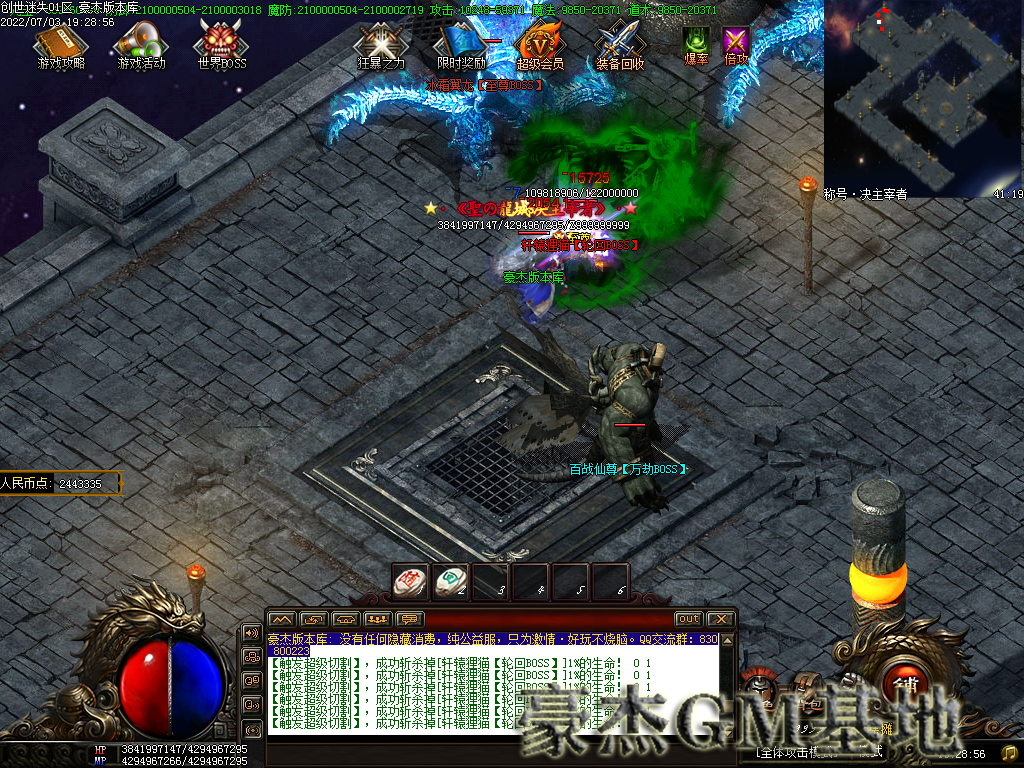Screen dimensions: 1024x768
Task: Click the chat panel's out button
Action: click(x=688, y=619)
